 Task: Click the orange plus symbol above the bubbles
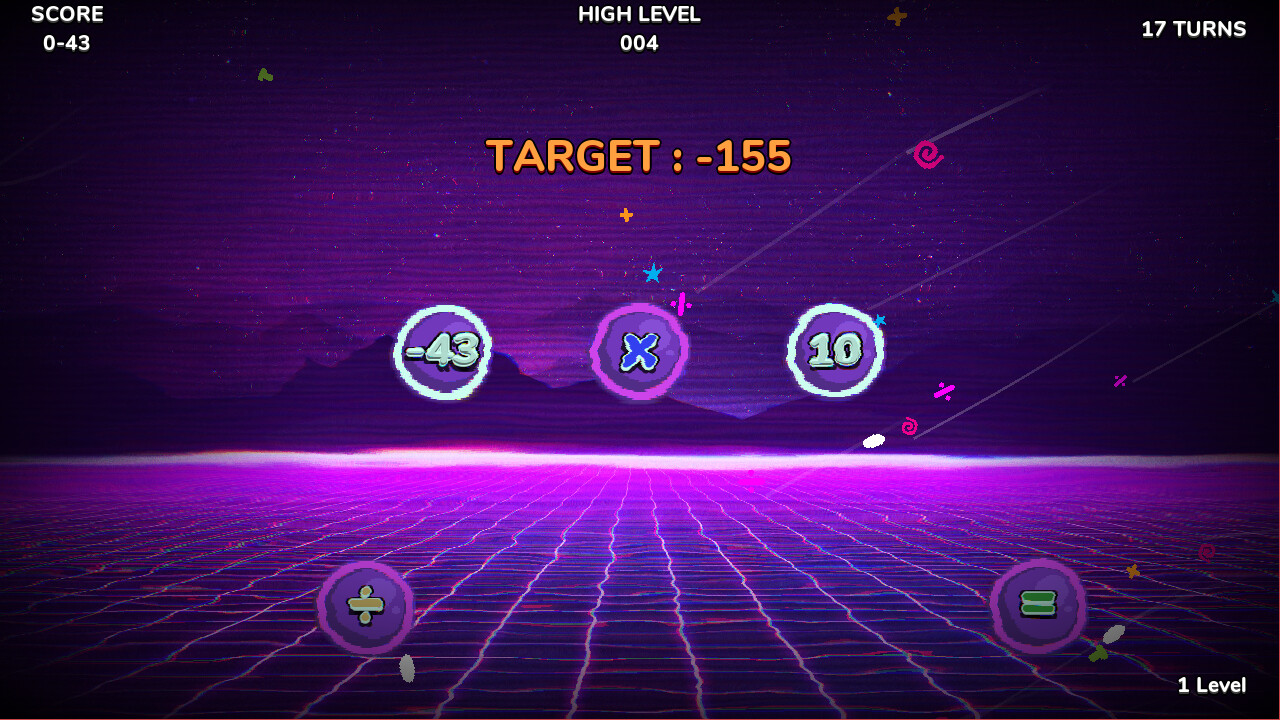pyautogui.click(x=625, y=213)
